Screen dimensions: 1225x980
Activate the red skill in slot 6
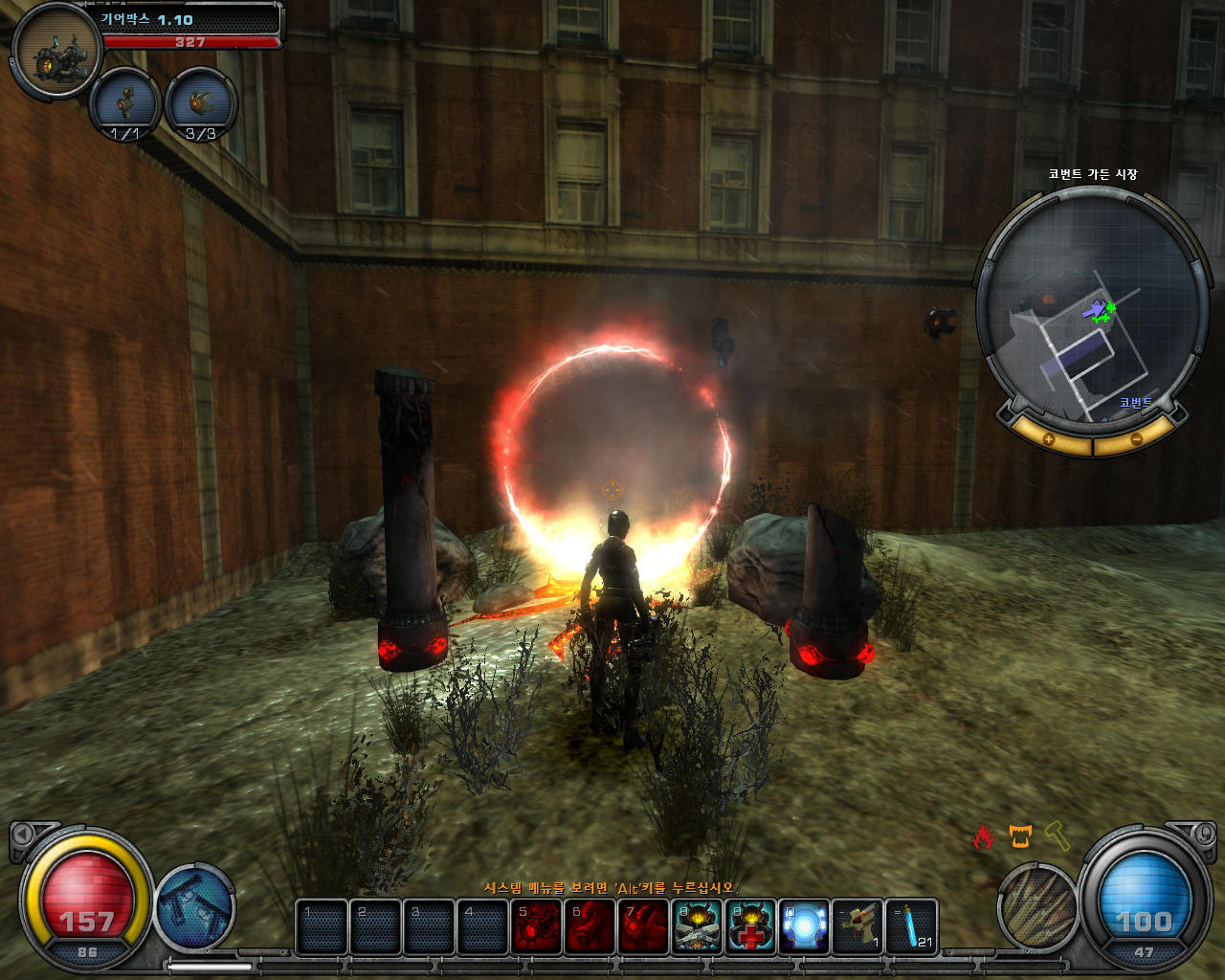click(x=590, y=926)
